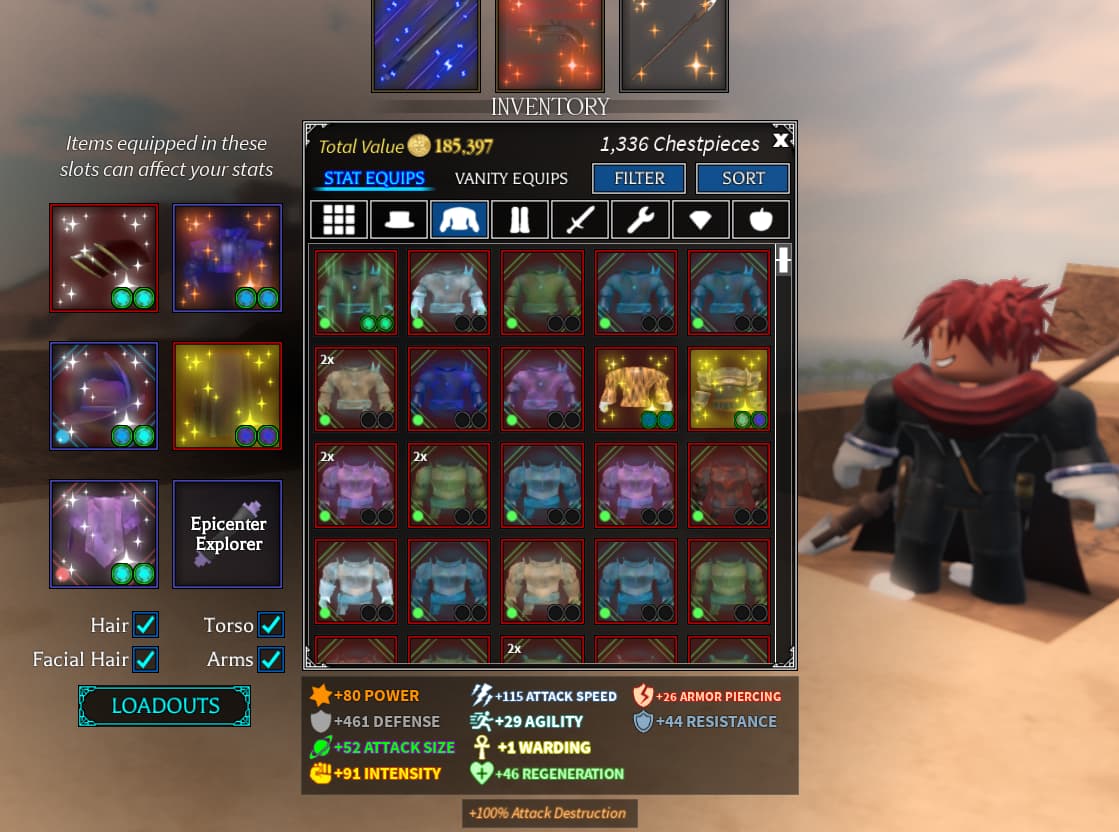The image size is (1119, 832).
Task: Switch to the pants category
Action: (520, 220)
